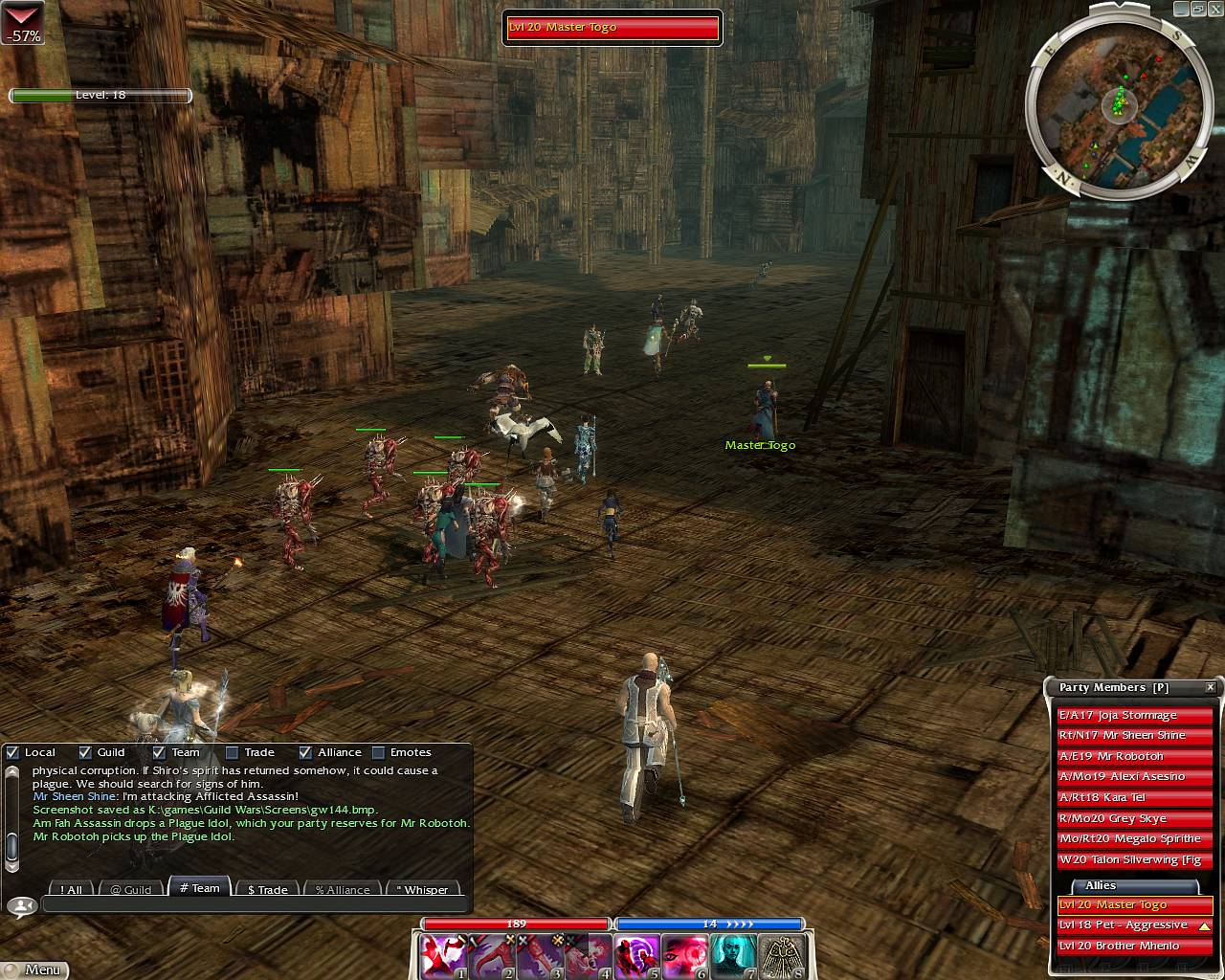The height and width of the screenshot is (980, 1225).
Task: Target party member Grey Skye
Action: pos(1134,818)
